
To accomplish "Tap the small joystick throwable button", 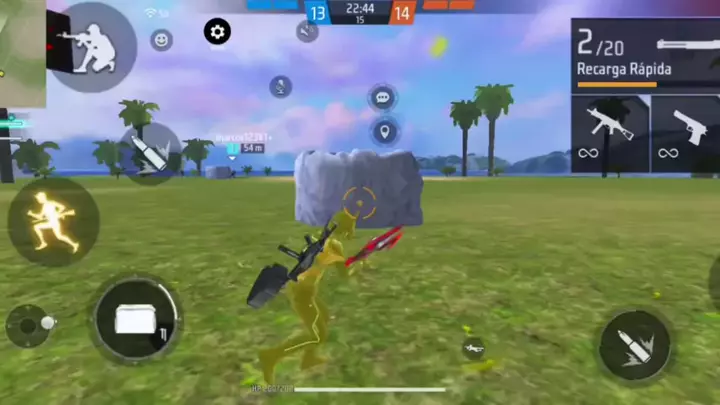I will tap(28, 326).
